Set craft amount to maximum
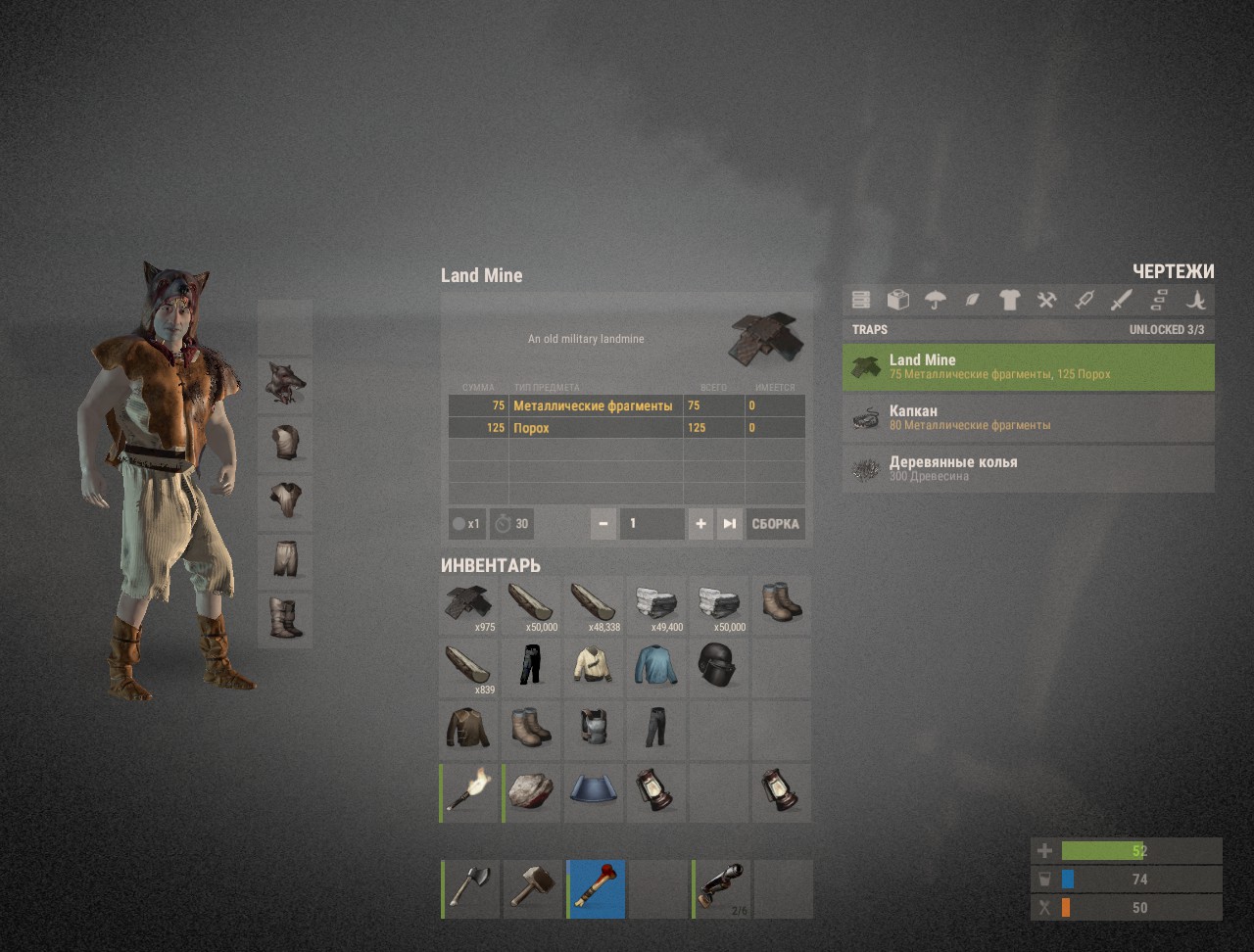The height and width of the screenshot is (952, 1254). (x=730, y=524)
